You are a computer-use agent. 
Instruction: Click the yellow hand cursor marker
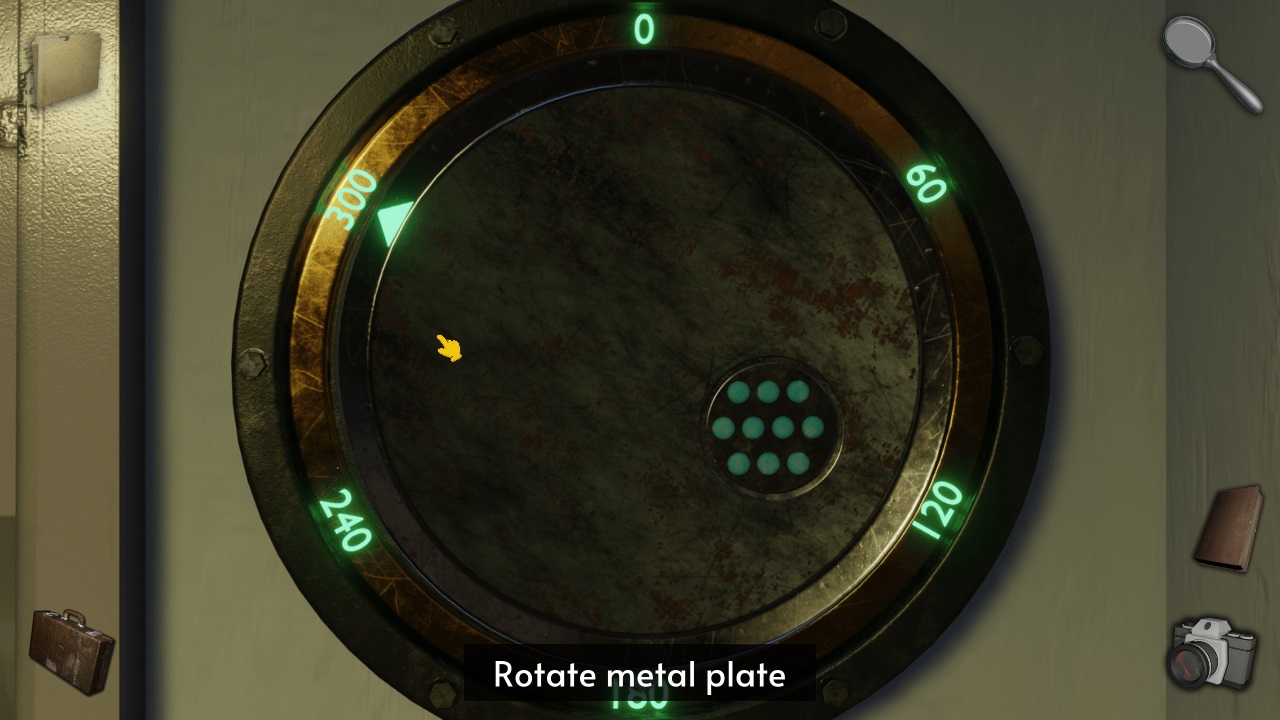[447, 348]
